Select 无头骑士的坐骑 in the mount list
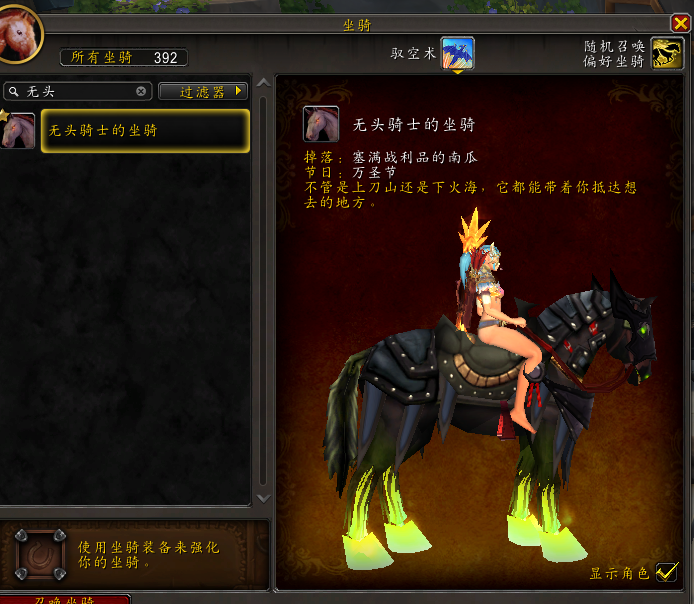The image size is (694, 604). click(145, 131)
